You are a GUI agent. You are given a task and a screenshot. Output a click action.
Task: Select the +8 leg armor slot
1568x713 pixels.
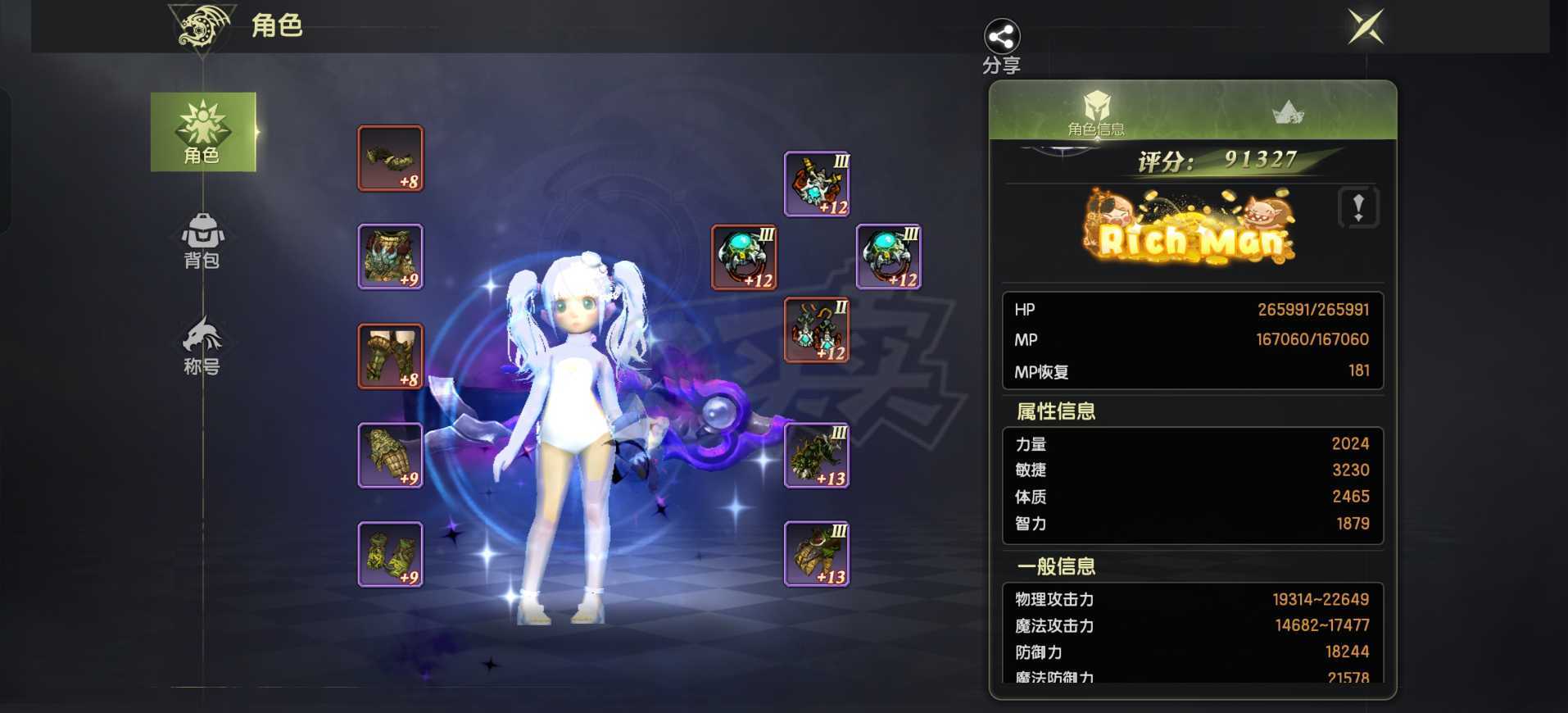(390, 355)
